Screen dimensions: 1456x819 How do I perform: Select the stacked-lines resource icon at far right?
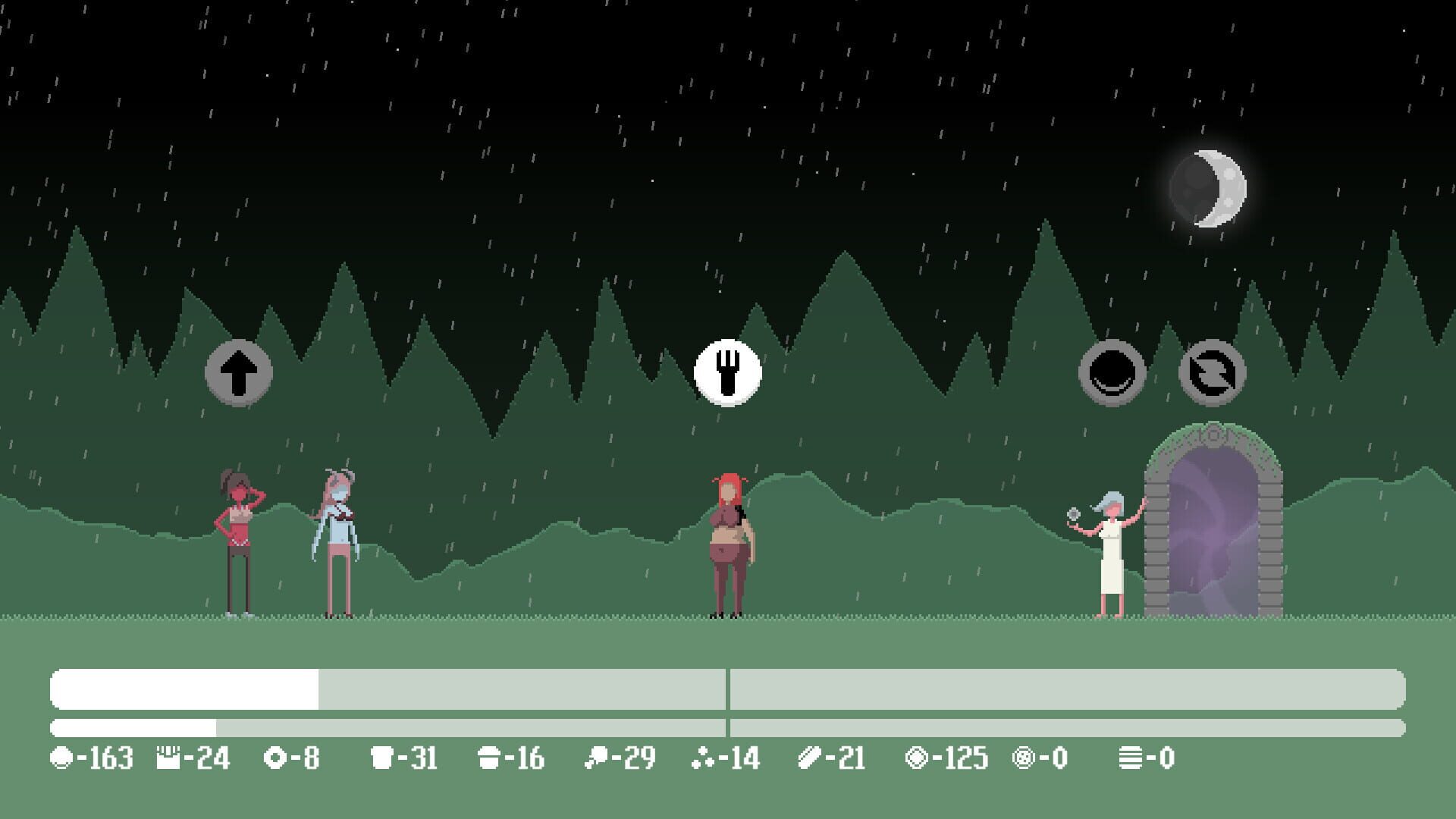[x=1131, y=756]
